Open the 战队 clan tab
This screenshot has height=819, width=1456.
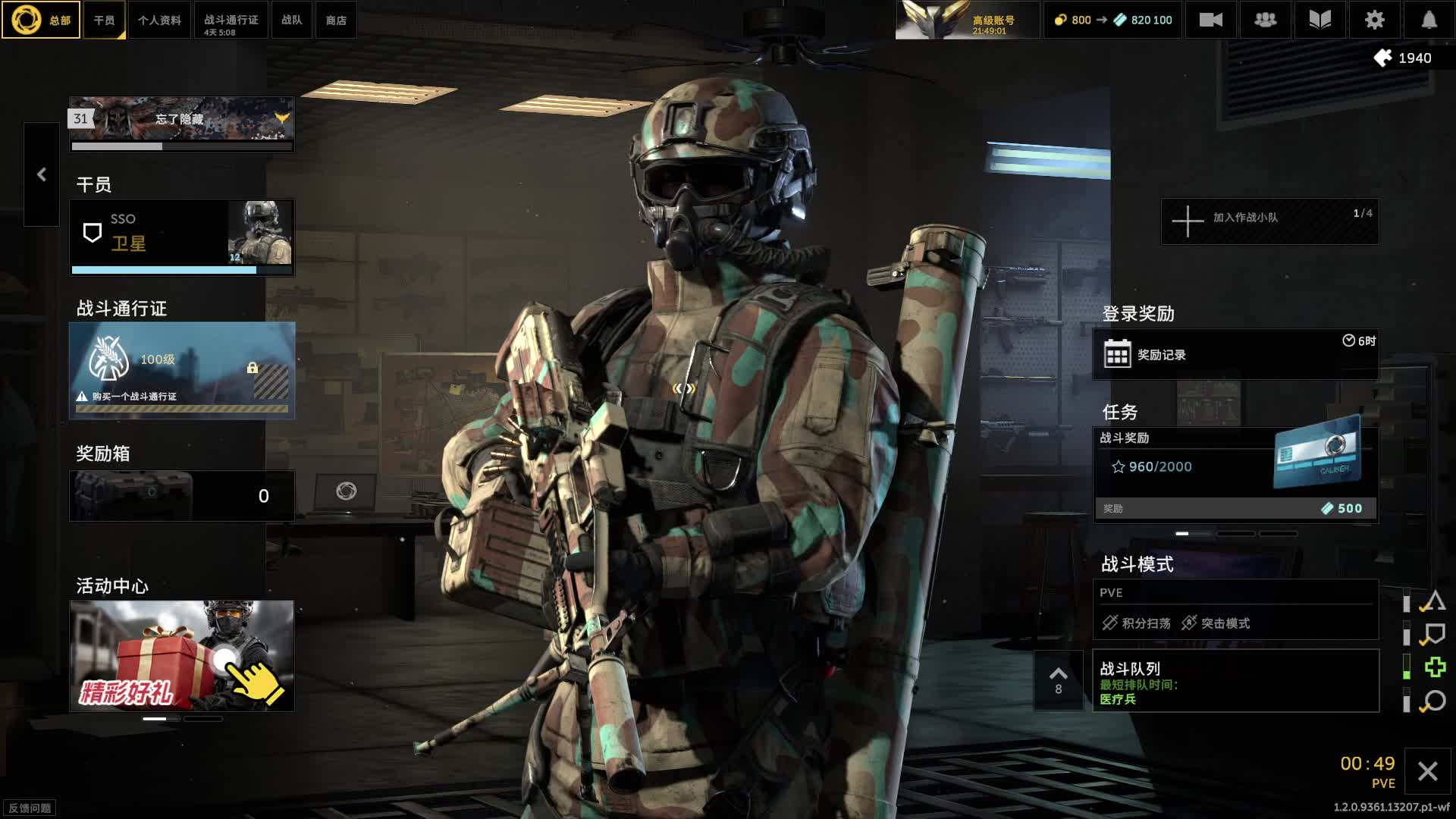(292, 20)
